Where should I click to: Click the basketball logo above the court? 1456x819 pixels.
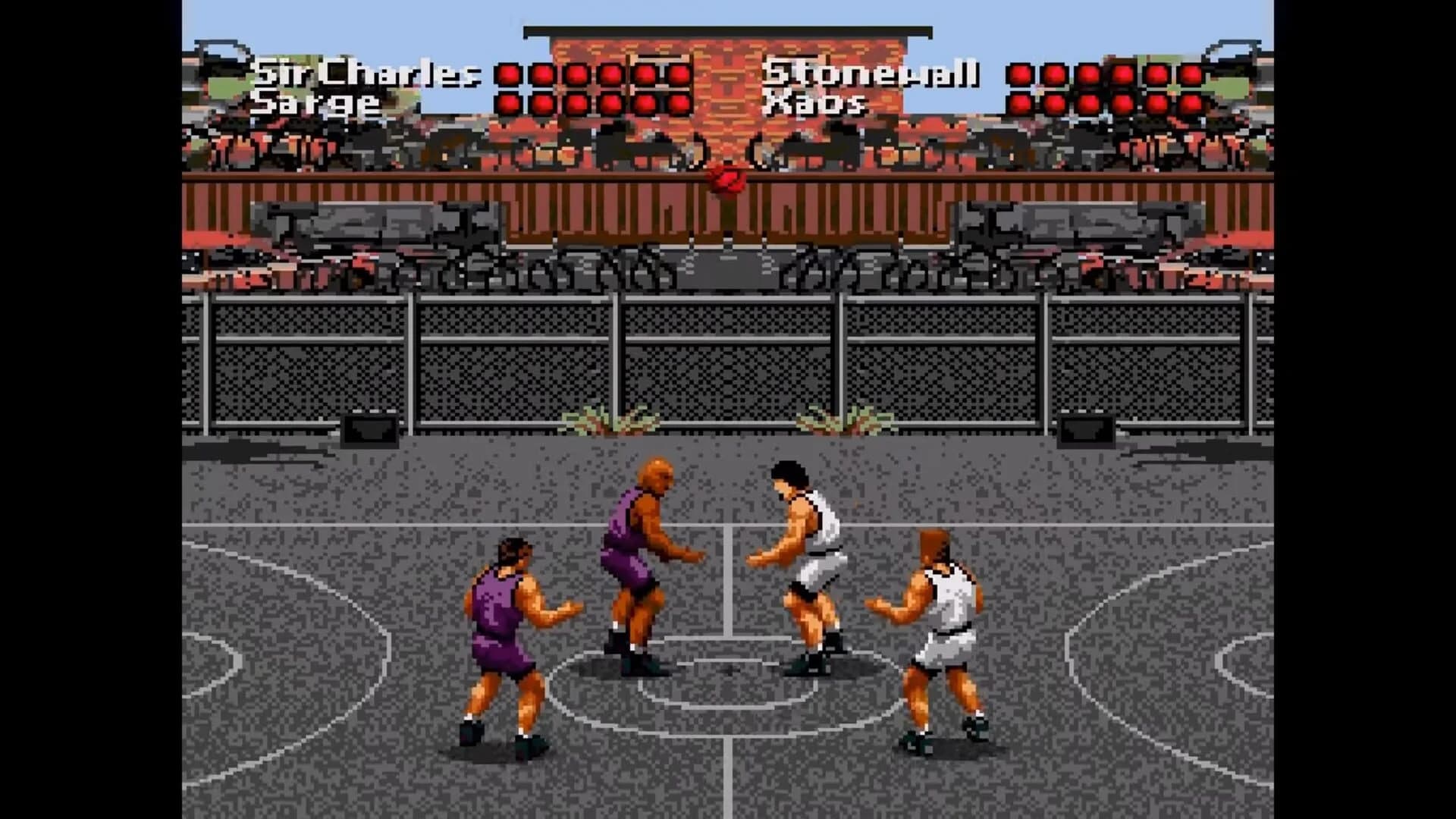tap(728, 180)
